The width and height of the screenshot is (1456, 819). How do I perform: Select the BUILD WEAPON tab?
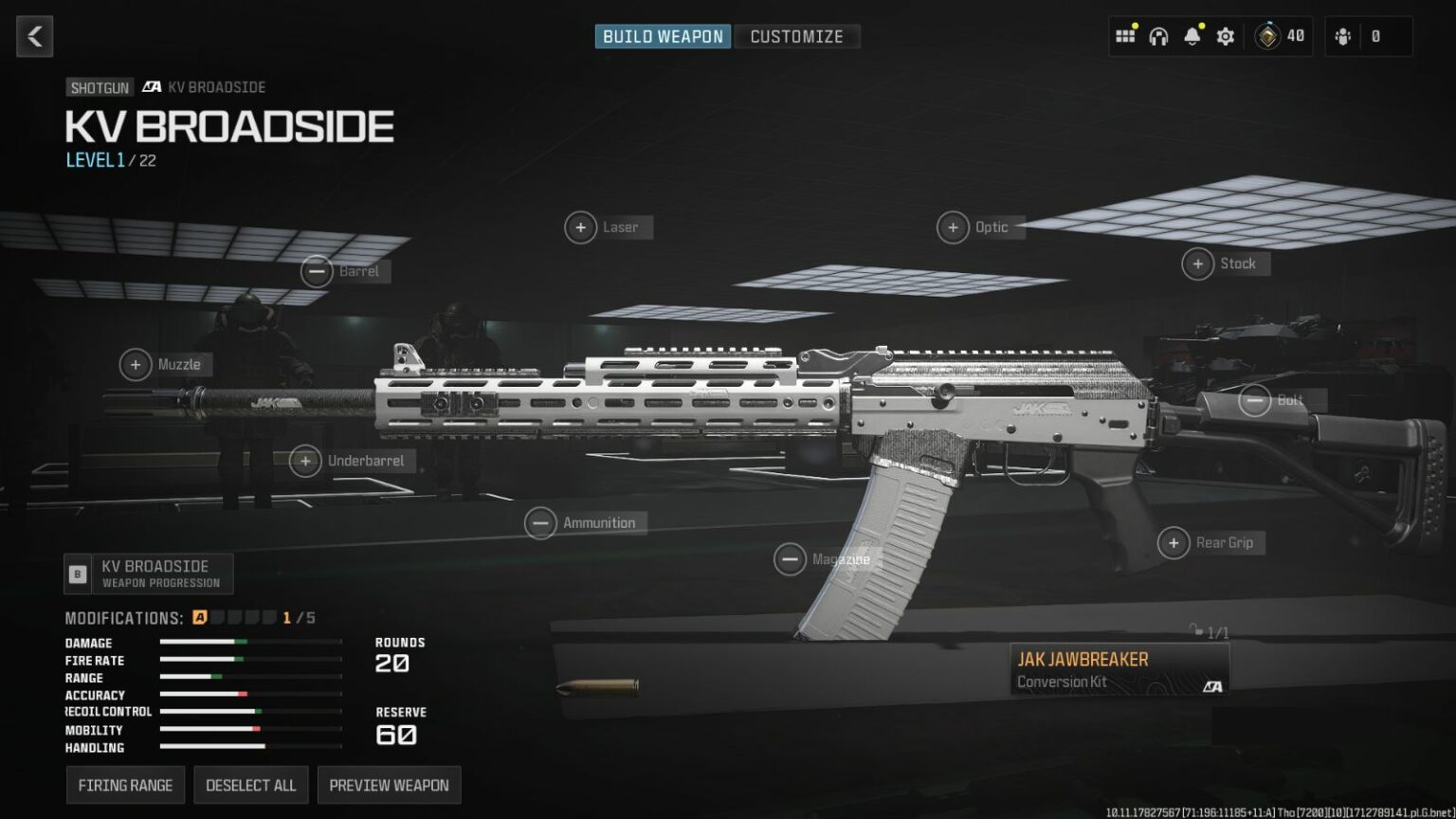click(662, 37)
